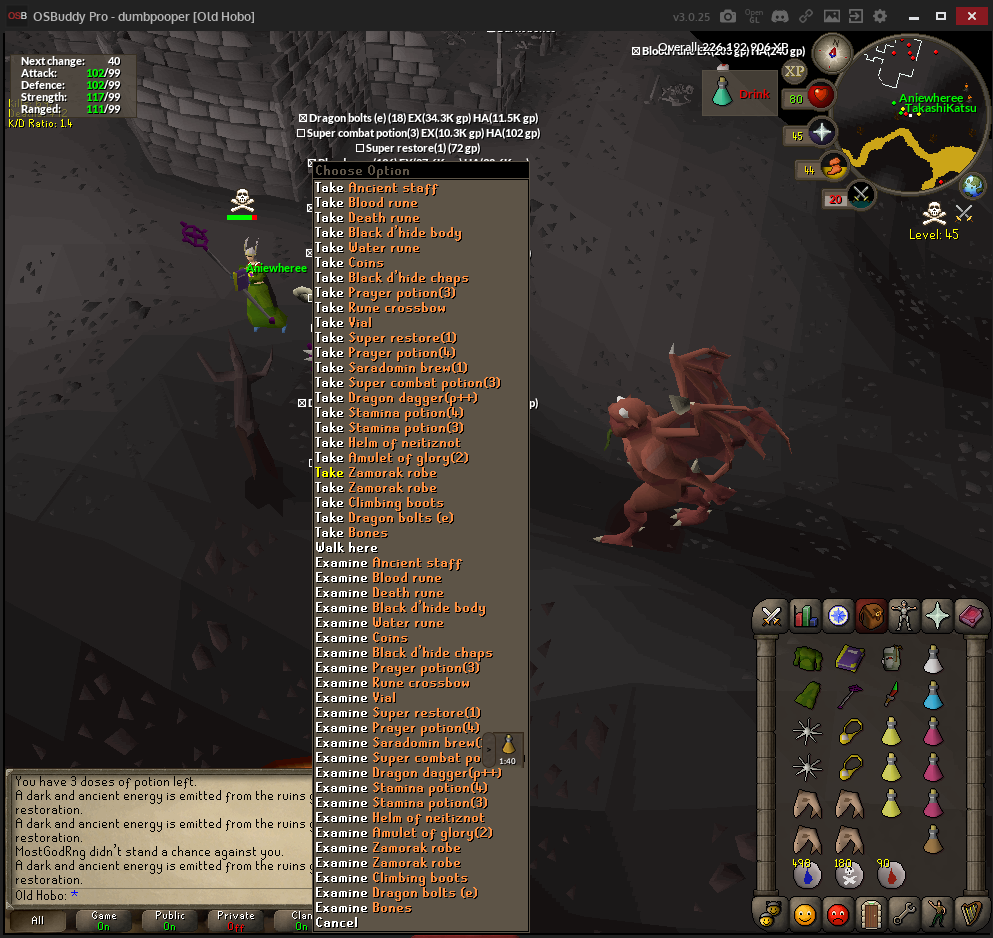Select the purple book in inventory

[x=849, y=658]
